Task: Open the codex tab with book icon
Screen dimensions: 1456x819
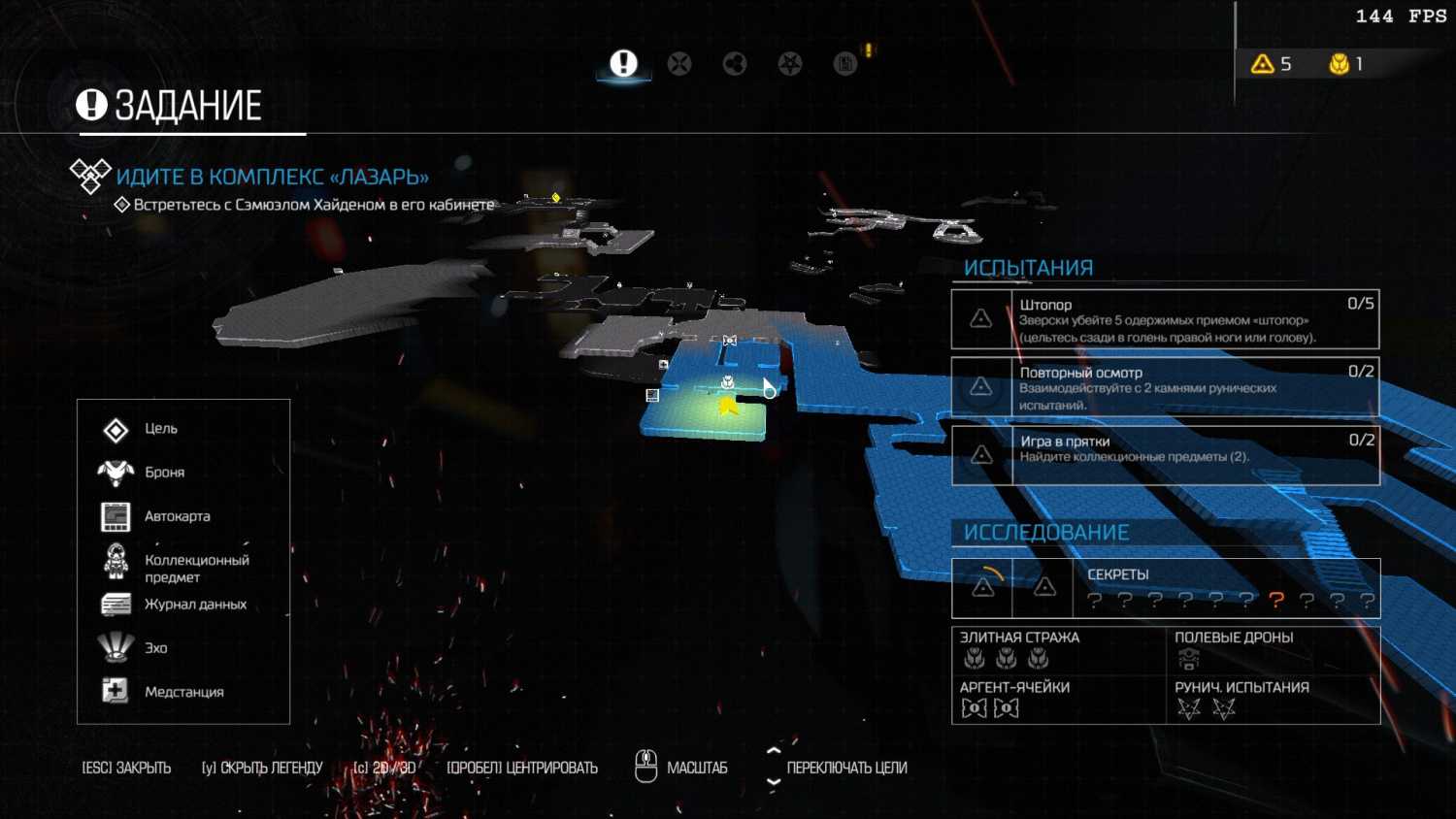Action: [845, 64]
